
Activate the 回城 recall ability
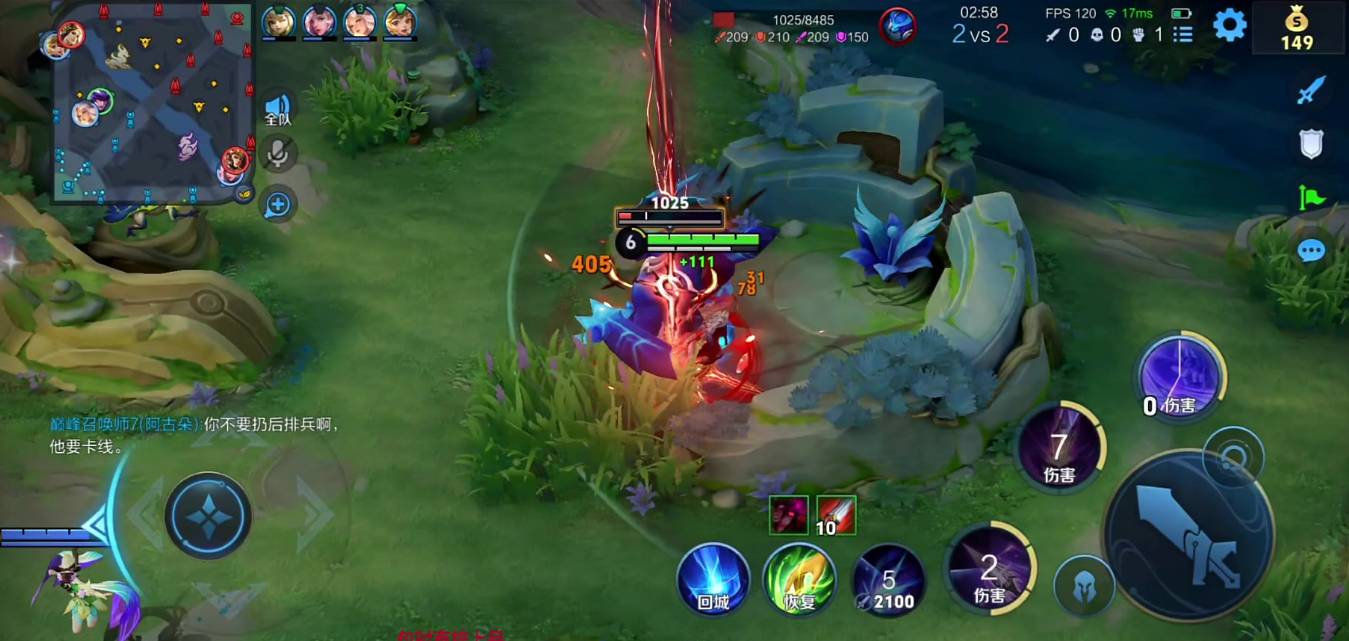tap(713, 579)
